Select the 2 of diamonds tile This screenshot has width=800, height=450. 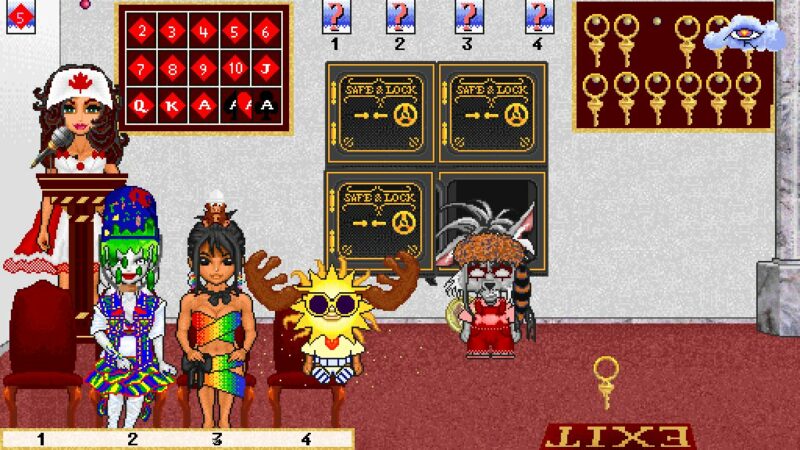tap(142, 32)
